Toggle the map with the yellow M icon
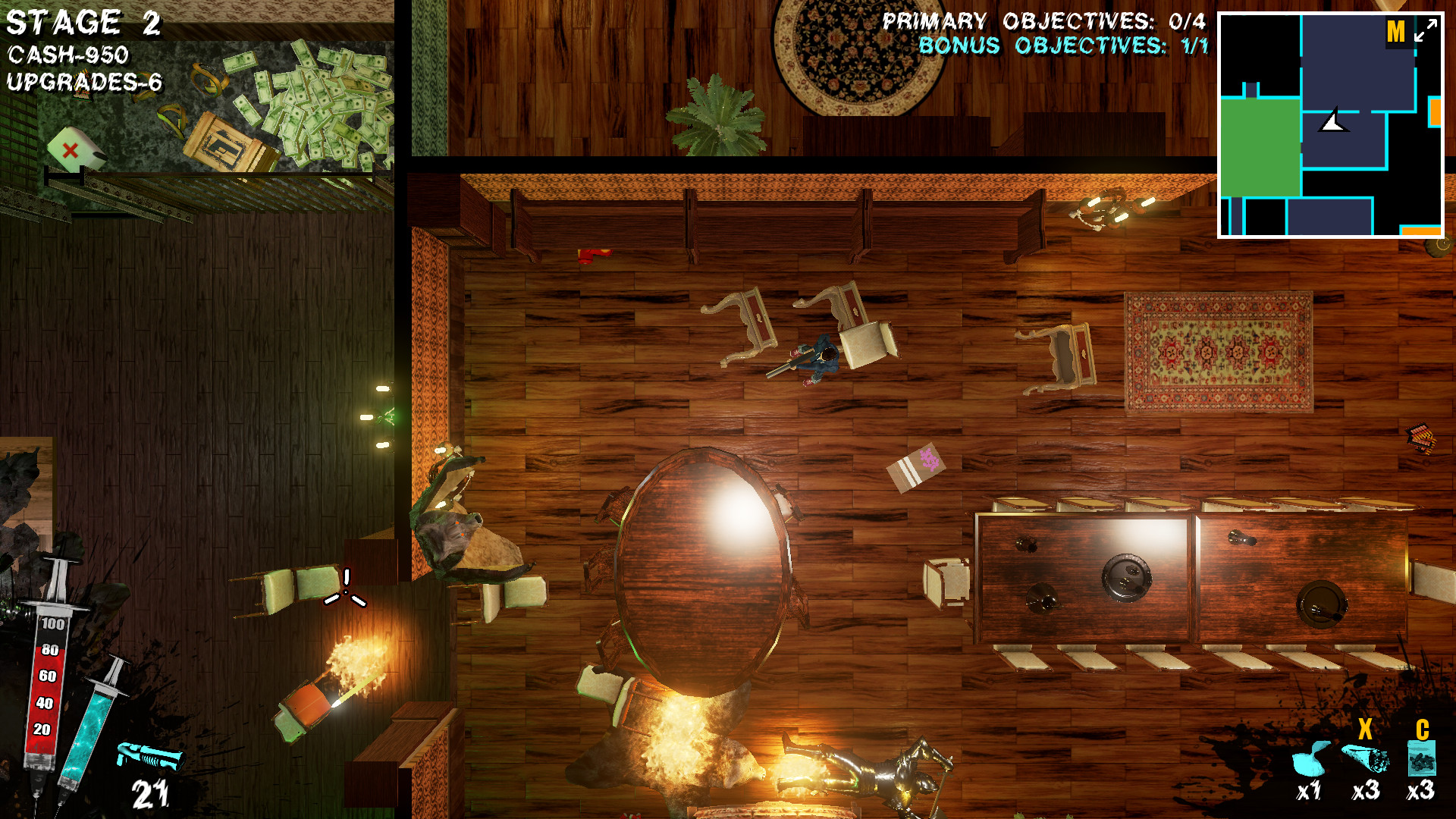 coord(1396,30)
